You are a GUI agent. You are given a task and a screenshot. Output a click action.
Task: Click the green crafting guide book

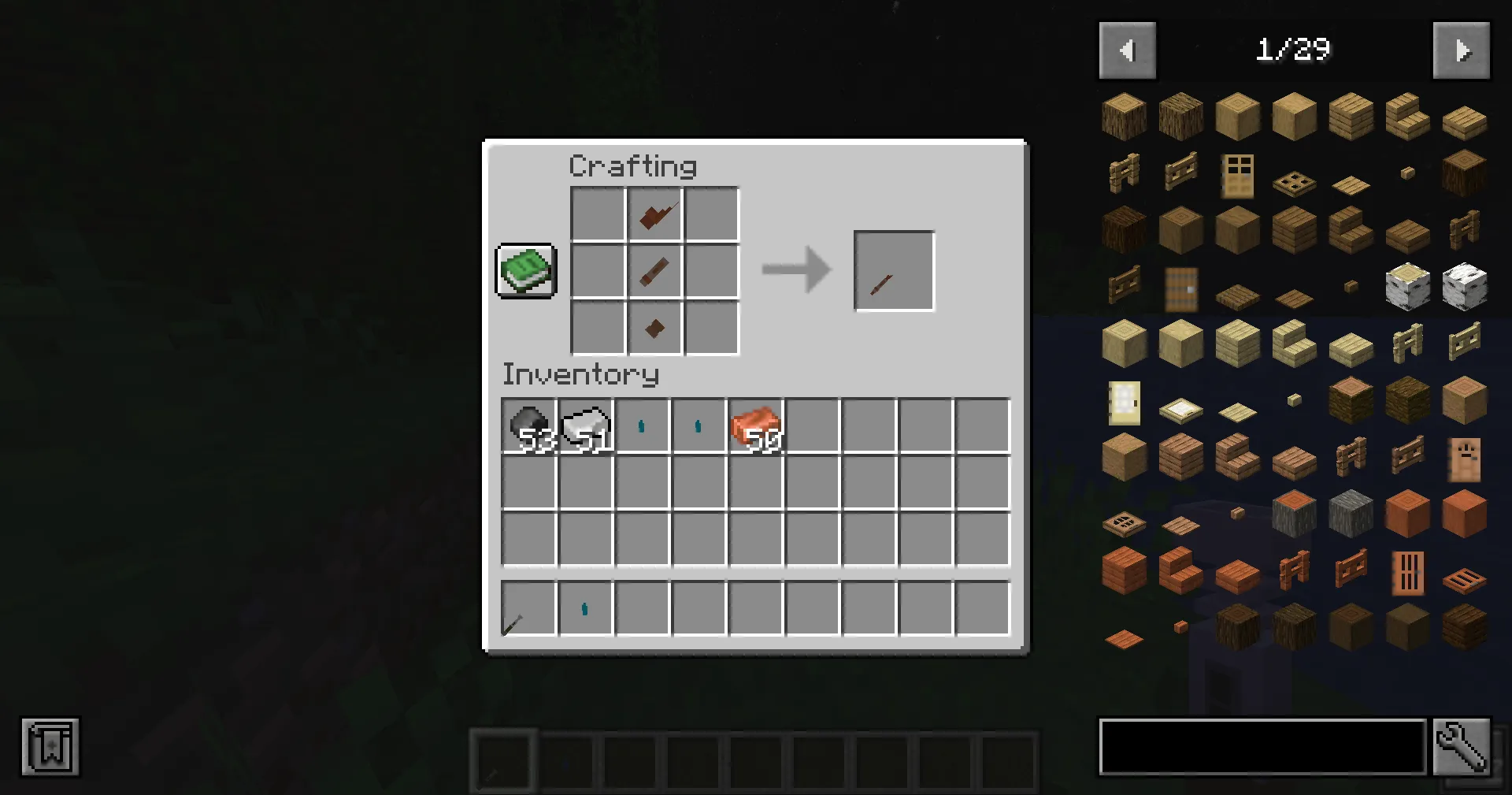tap(526, 271)
